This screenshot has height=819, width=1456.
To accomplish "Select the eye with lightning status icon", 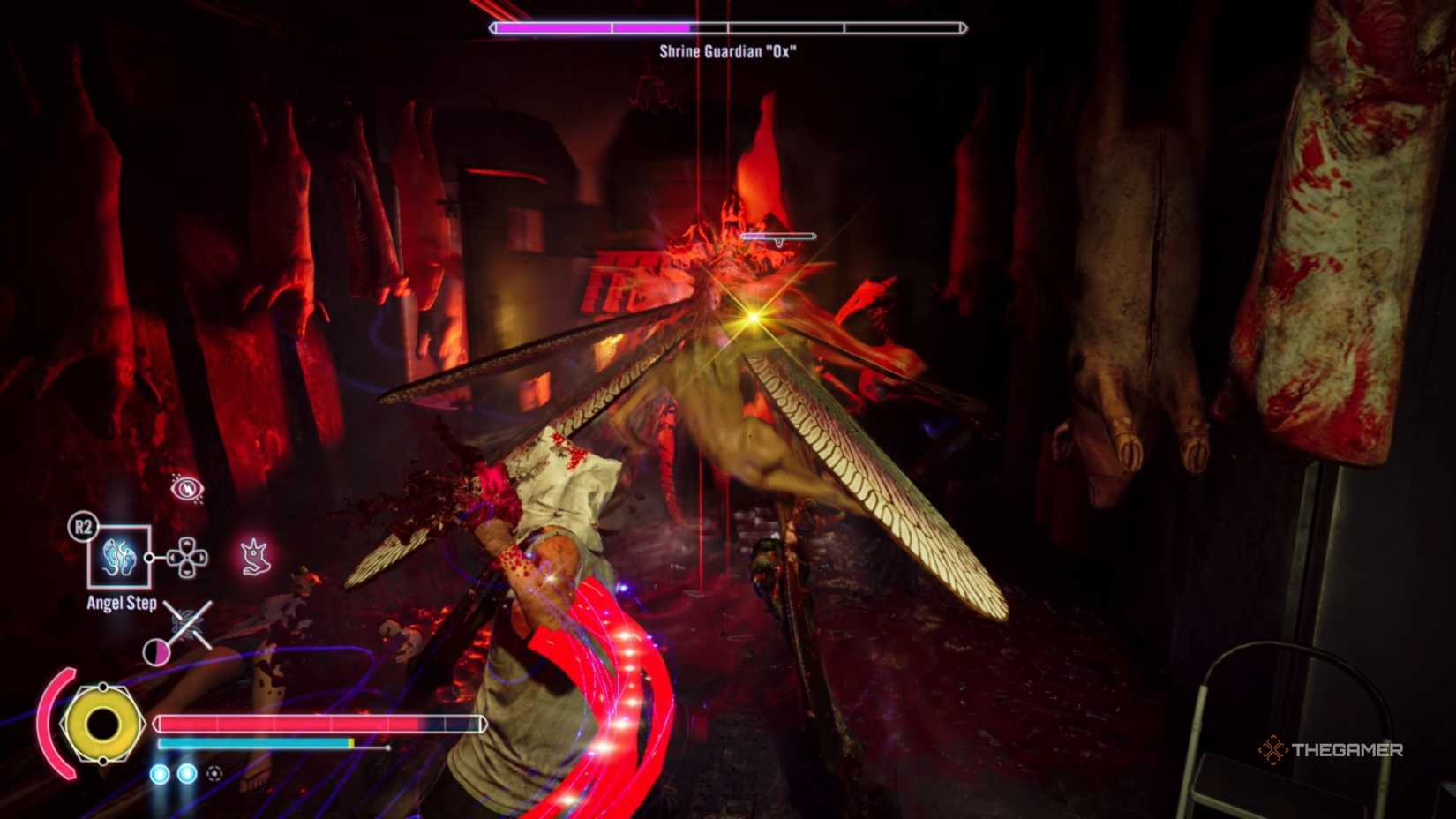I will click(186, 487).
